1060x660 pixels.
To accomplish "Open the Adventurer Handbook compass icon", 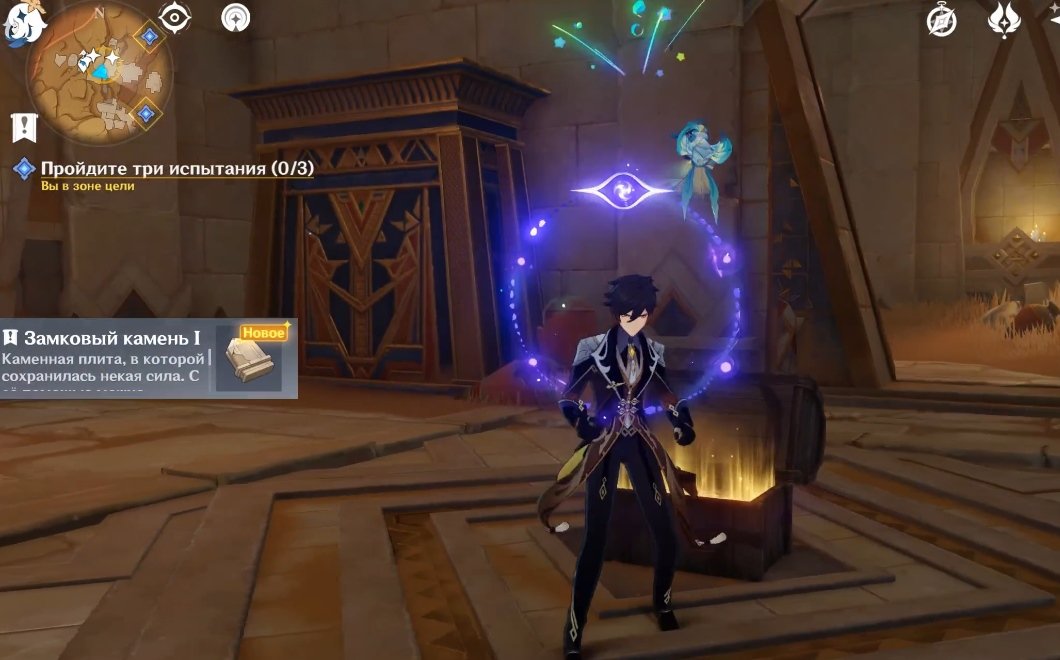I will point(941,20).
